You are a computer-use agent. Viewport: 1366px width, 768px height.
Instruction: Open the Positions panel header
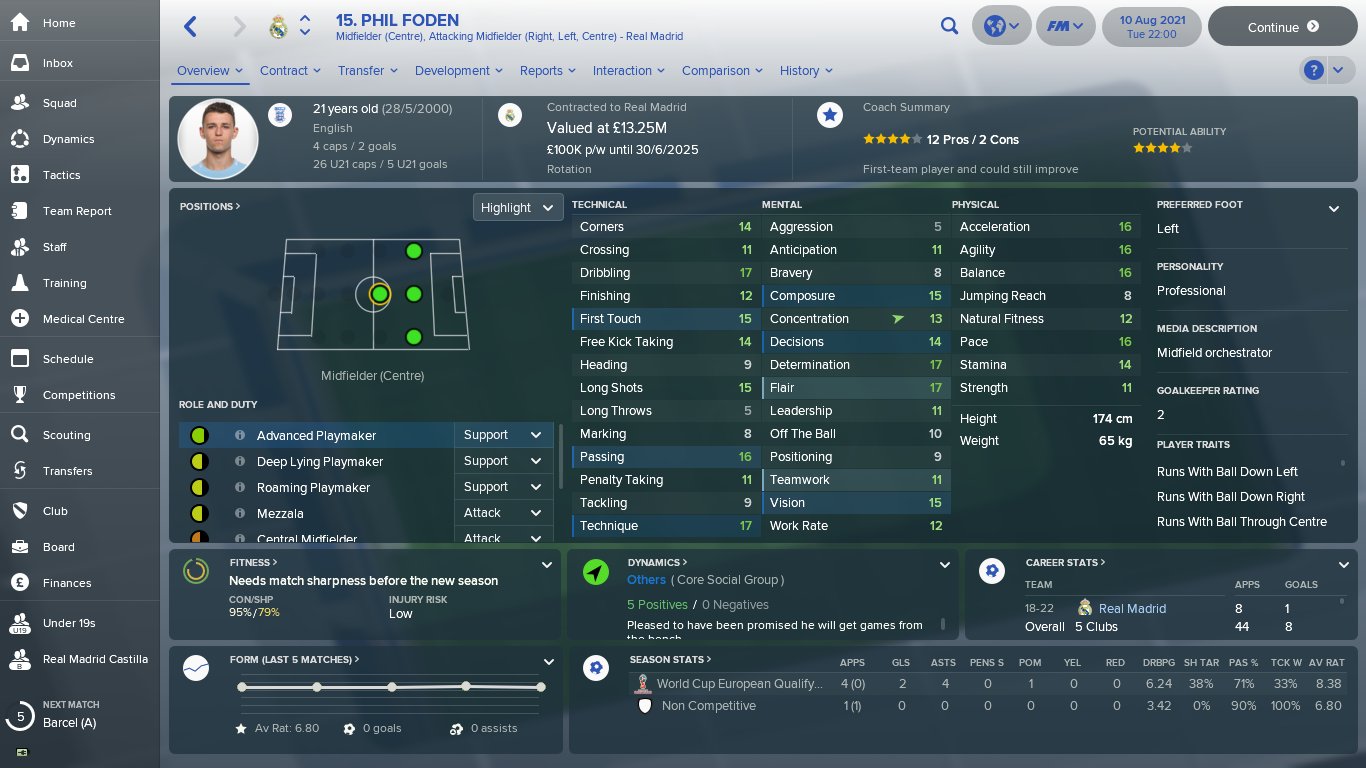click(x=210, y=207)
